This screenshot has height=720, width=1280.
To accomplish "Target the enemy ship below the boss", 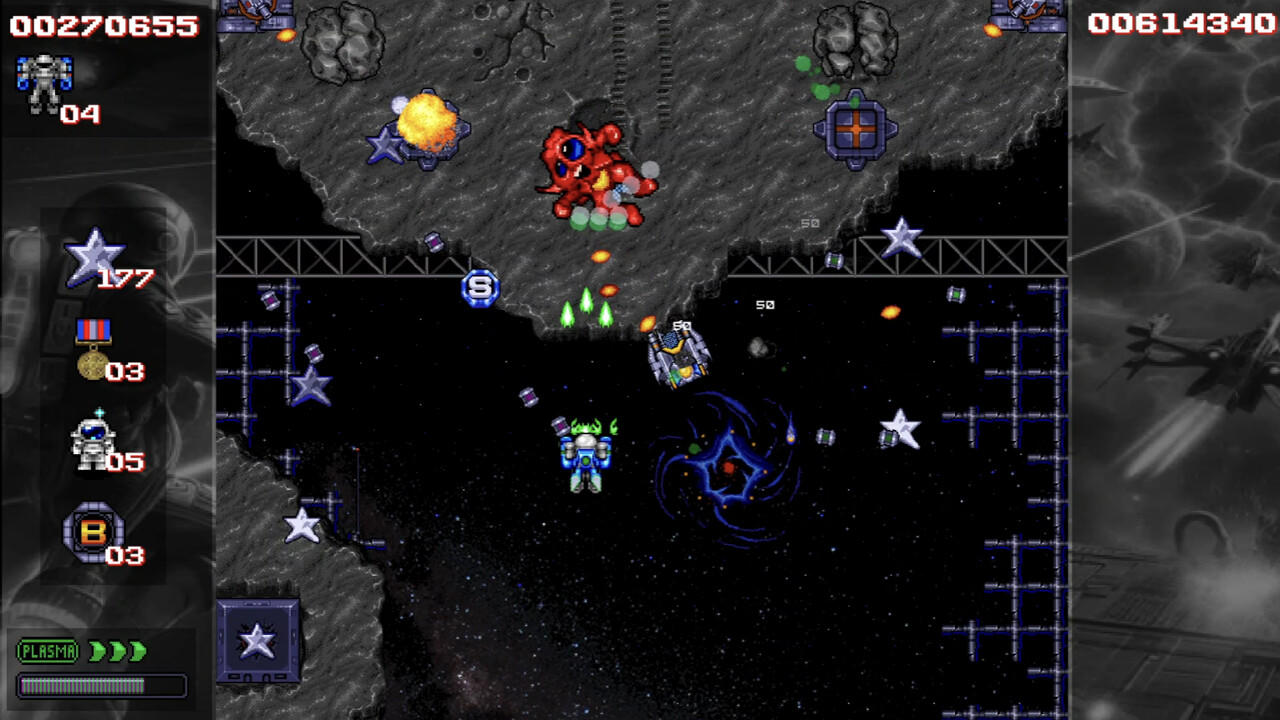I will [680, 355].
